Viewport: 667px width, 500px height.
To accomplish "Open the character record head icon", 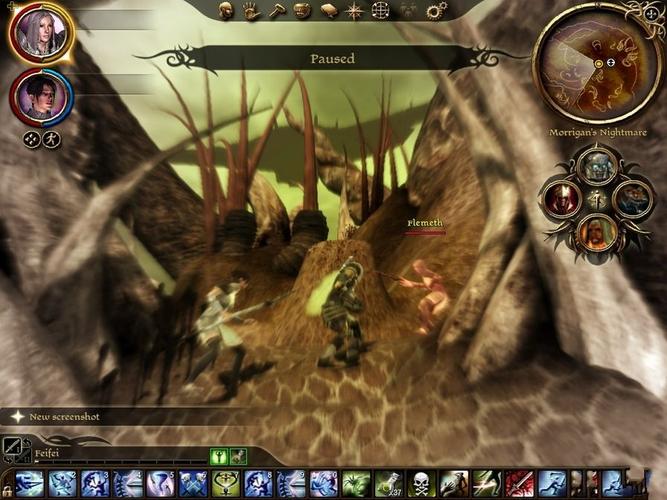I will tap(226, 11).
